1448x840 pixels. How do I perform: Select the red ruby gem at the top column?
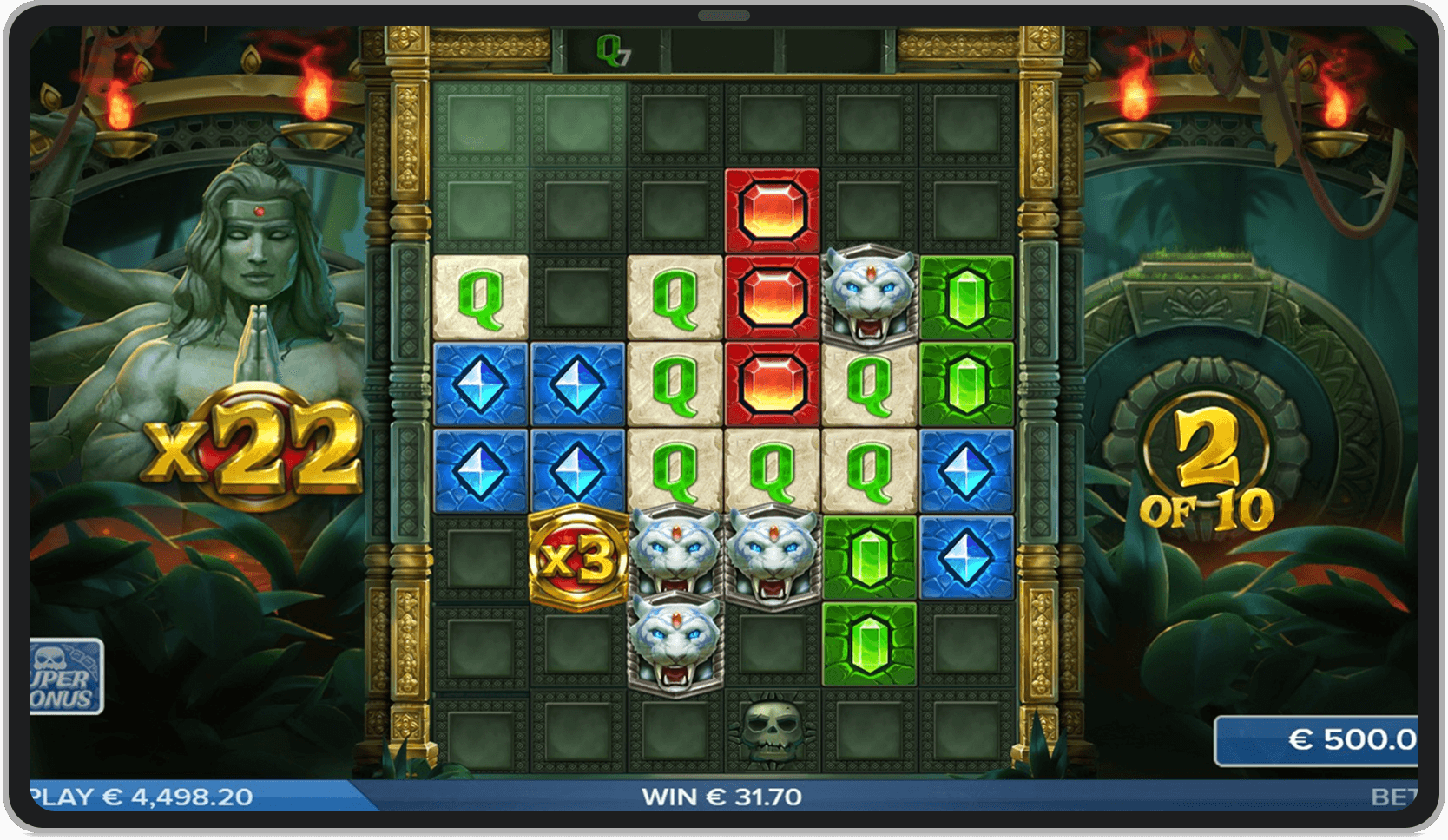click(x=772, y=211)
